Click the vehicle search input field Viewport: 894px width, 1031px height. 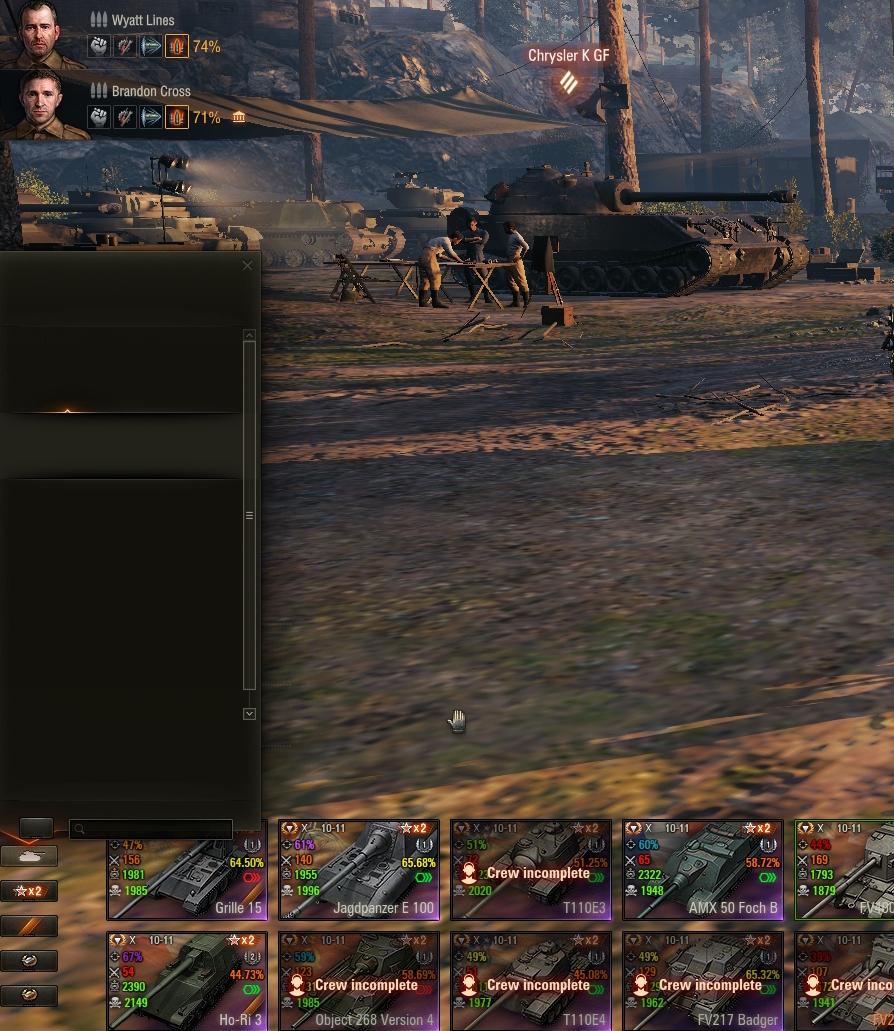click(x=151, y=829)
